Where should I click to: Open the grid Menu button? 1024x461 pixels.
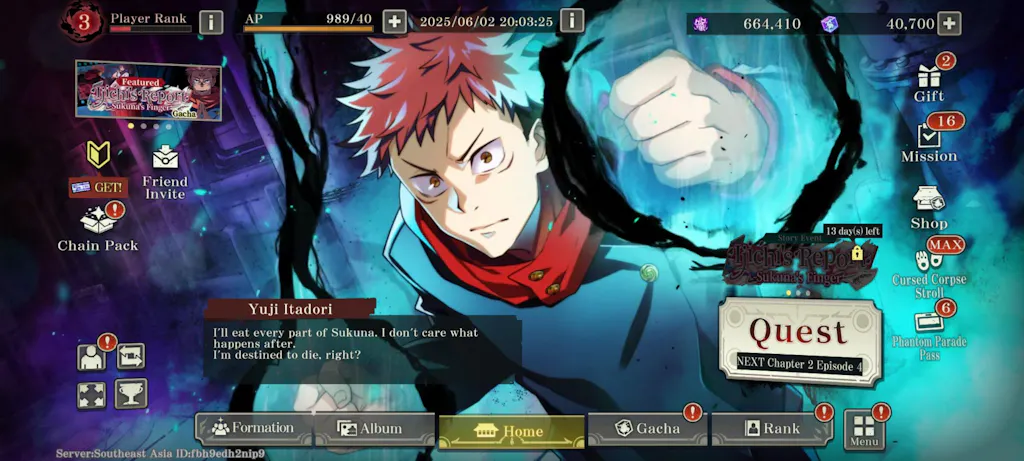(864, 430)
